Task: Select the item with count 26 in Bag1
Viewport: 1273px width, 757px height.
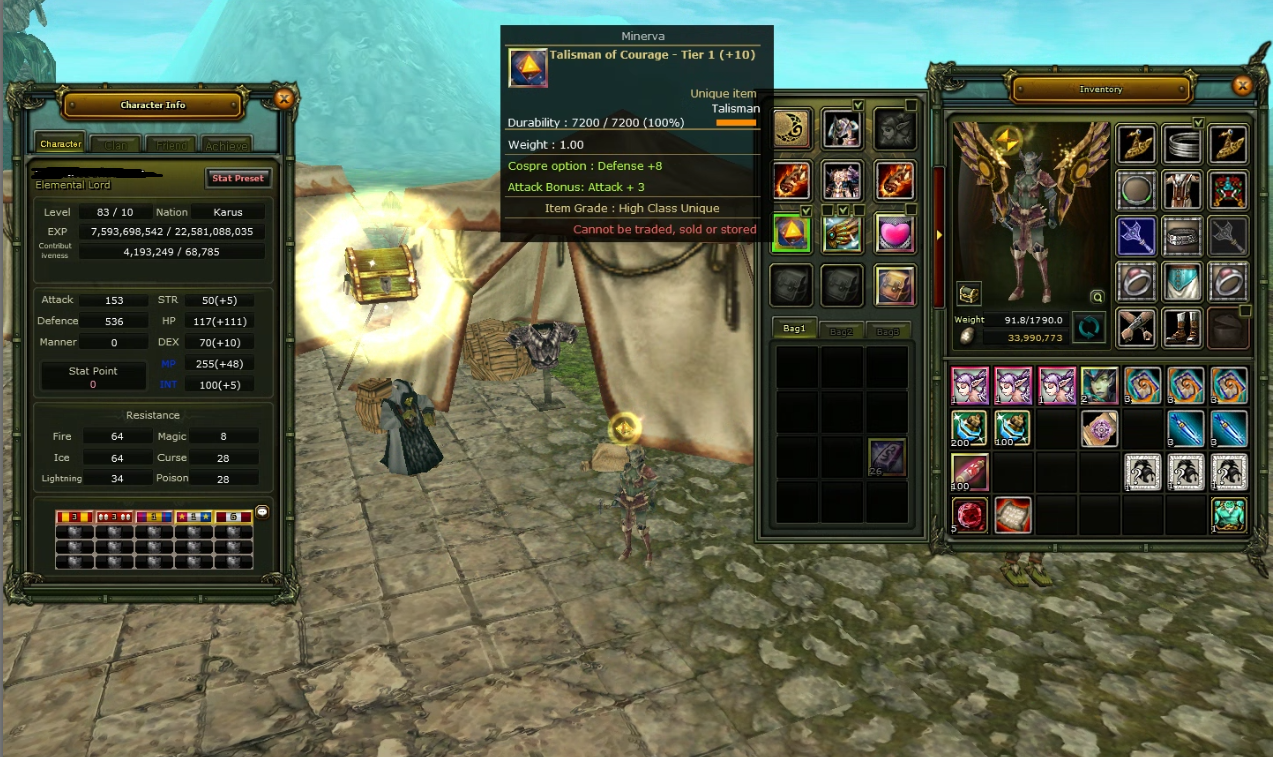Action: coord(887,457)
